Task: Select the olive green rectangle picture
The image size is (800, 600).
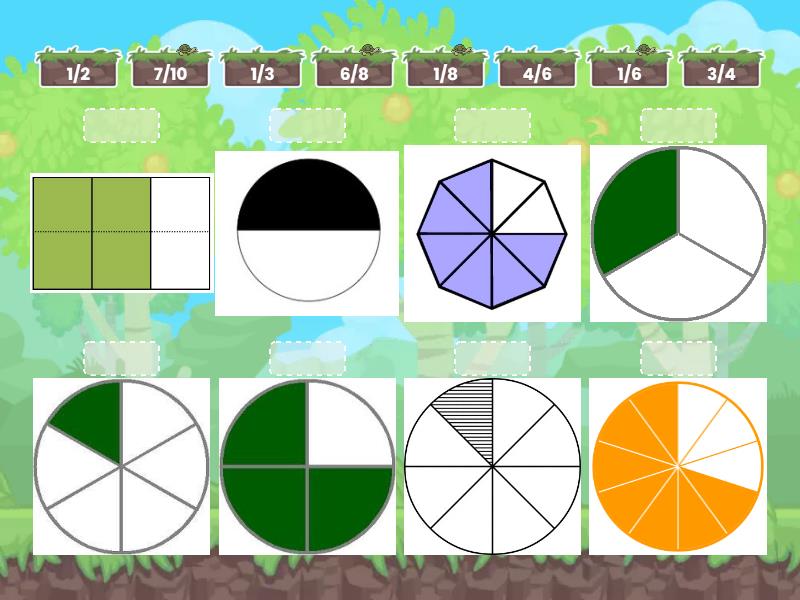Action: click(121, 233)
